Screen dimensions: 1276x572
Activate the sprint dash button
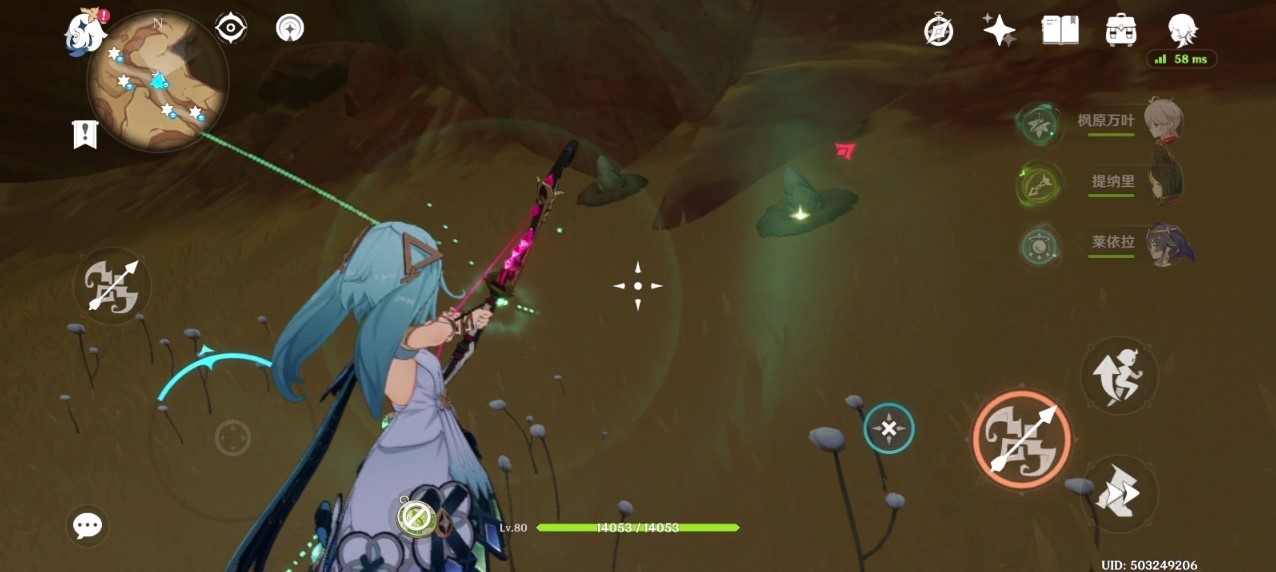1119,493
